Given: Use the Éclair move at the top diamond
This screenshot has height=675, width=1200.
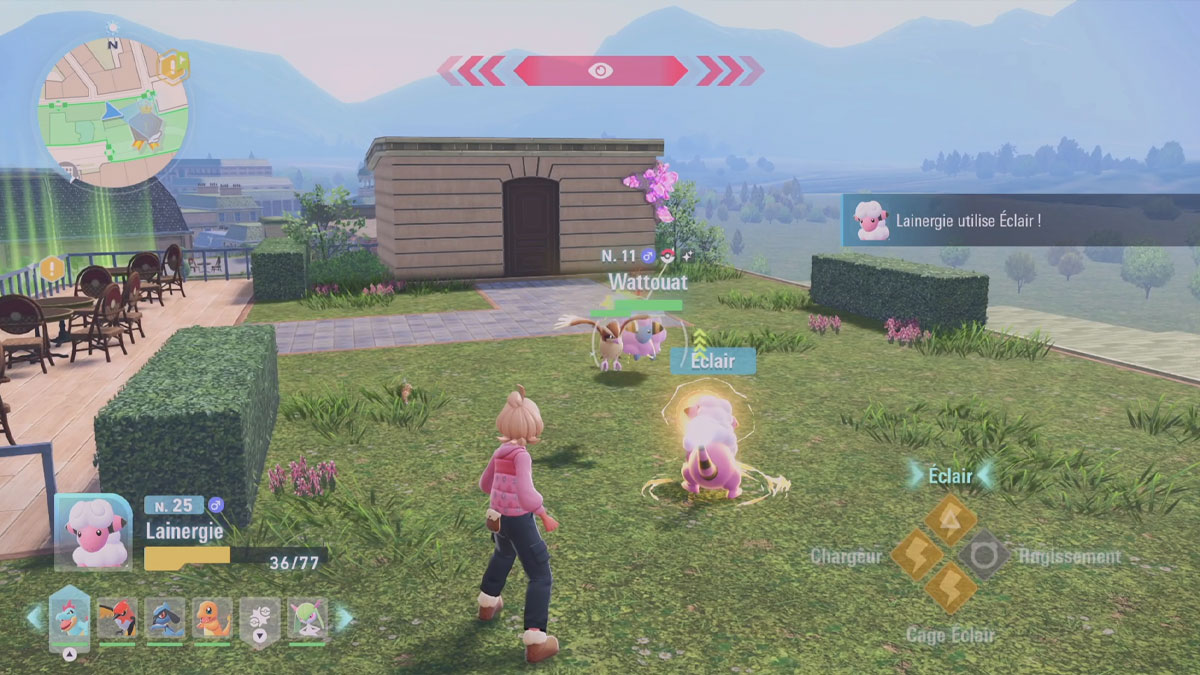Looking at the screenshot, I should (x=949, y=519).
